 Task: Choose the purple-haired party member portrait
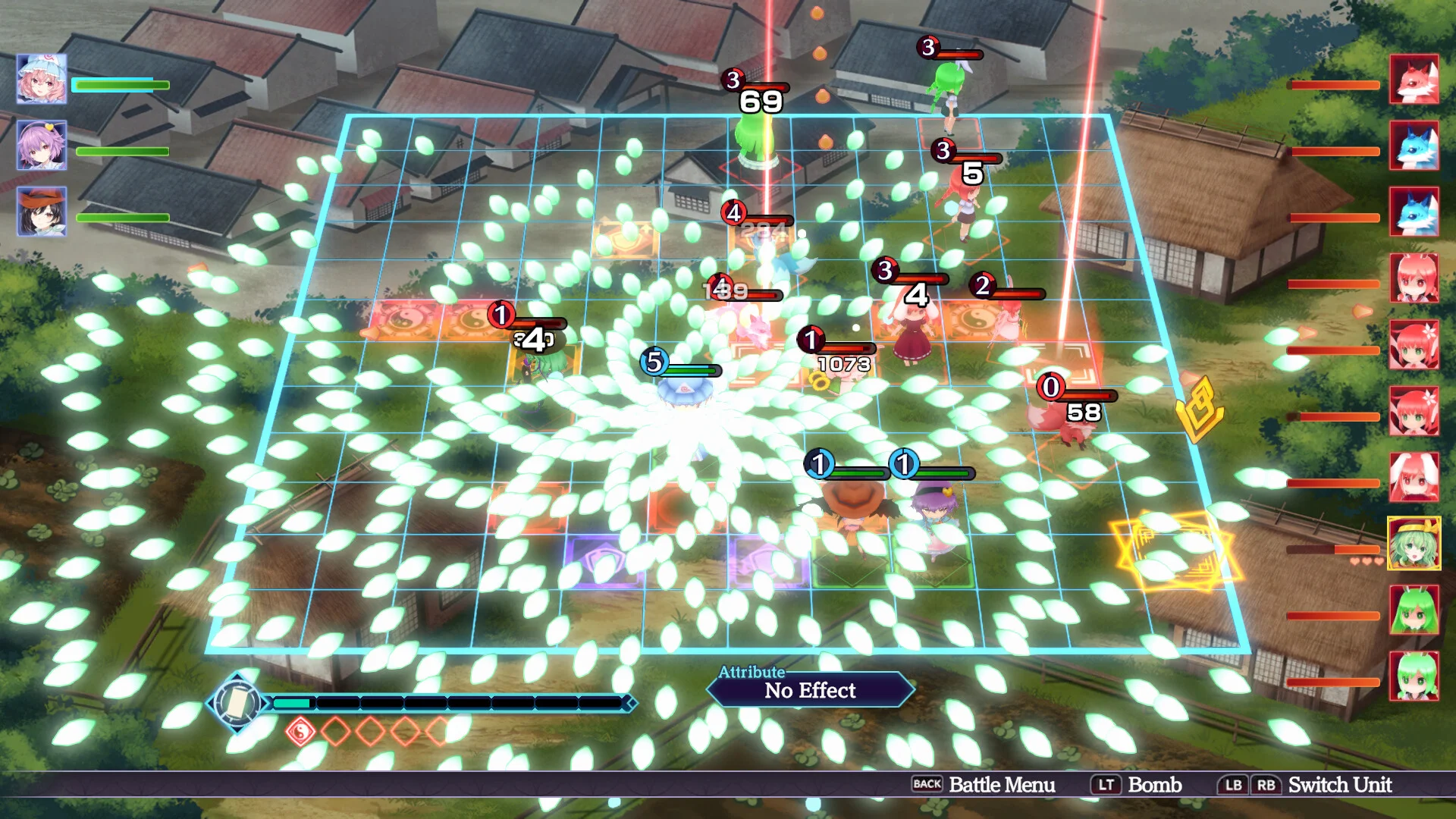[x=42, y=145]
